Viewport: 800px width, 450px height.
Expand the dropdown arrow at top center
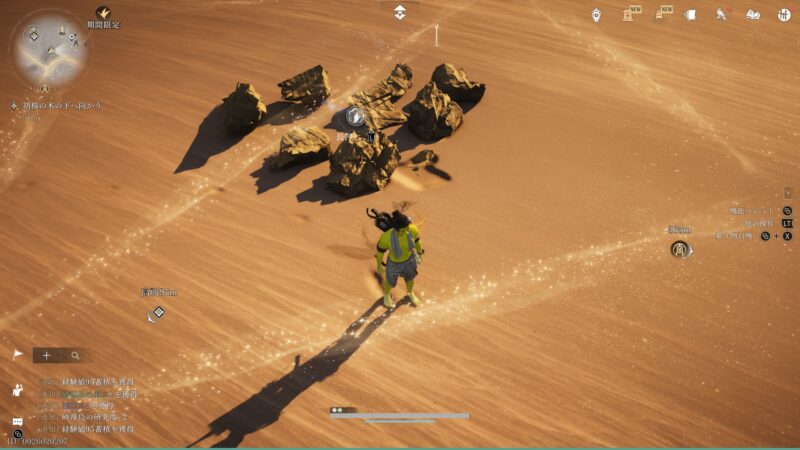pos(399,11)
